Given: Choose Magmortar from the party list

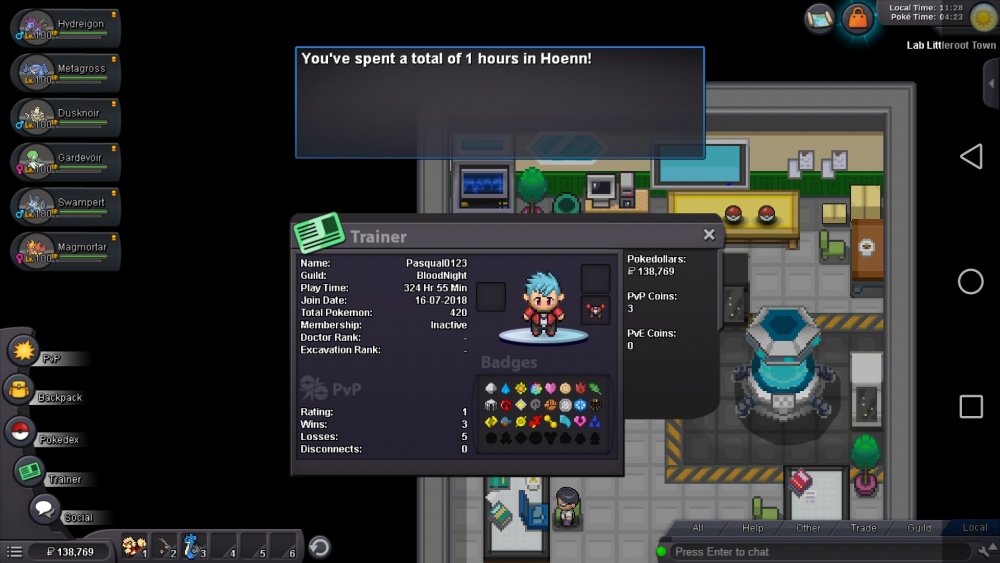Looking at the screenshot, I should [66, 251].
